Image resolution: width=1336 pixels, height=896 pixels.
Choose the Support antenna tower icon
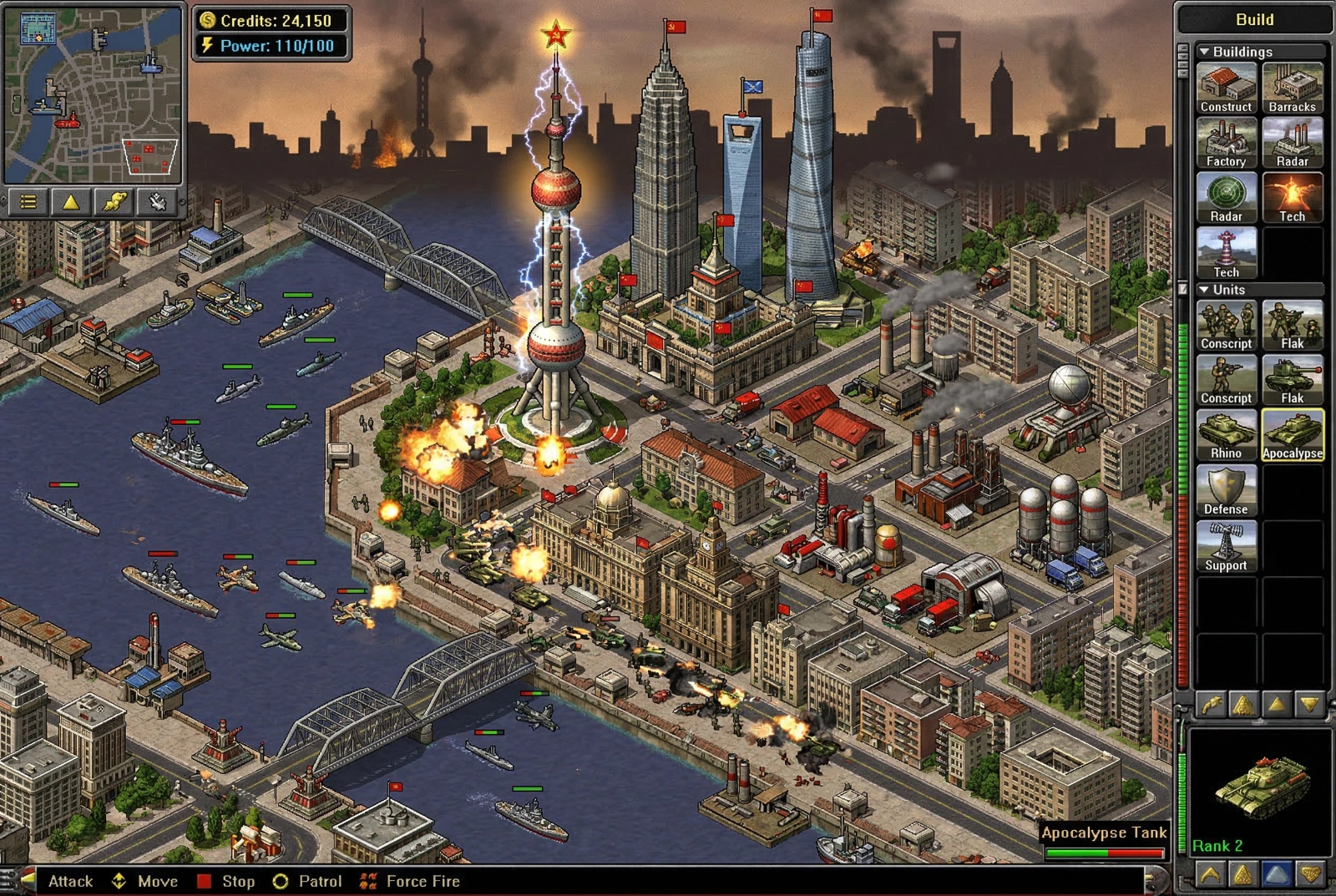1226,547
